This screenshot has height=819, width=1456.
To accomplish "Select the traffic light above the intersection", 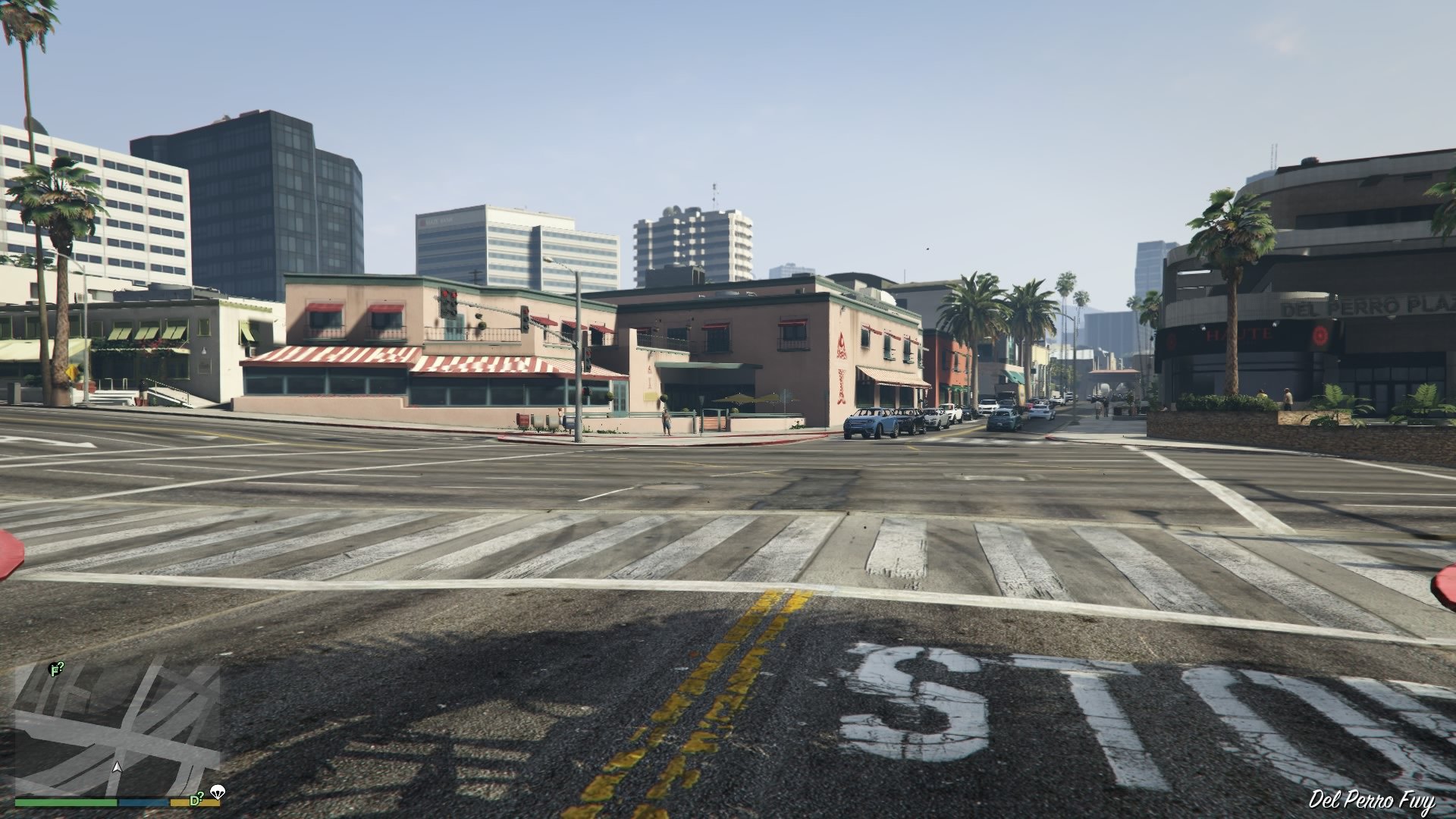I will [526, 319].
